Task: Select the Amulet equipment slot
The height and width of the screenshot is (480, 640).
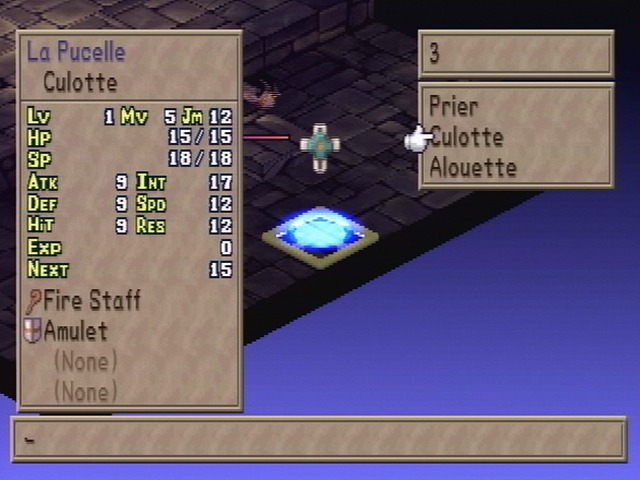Action: coord(75,331)
